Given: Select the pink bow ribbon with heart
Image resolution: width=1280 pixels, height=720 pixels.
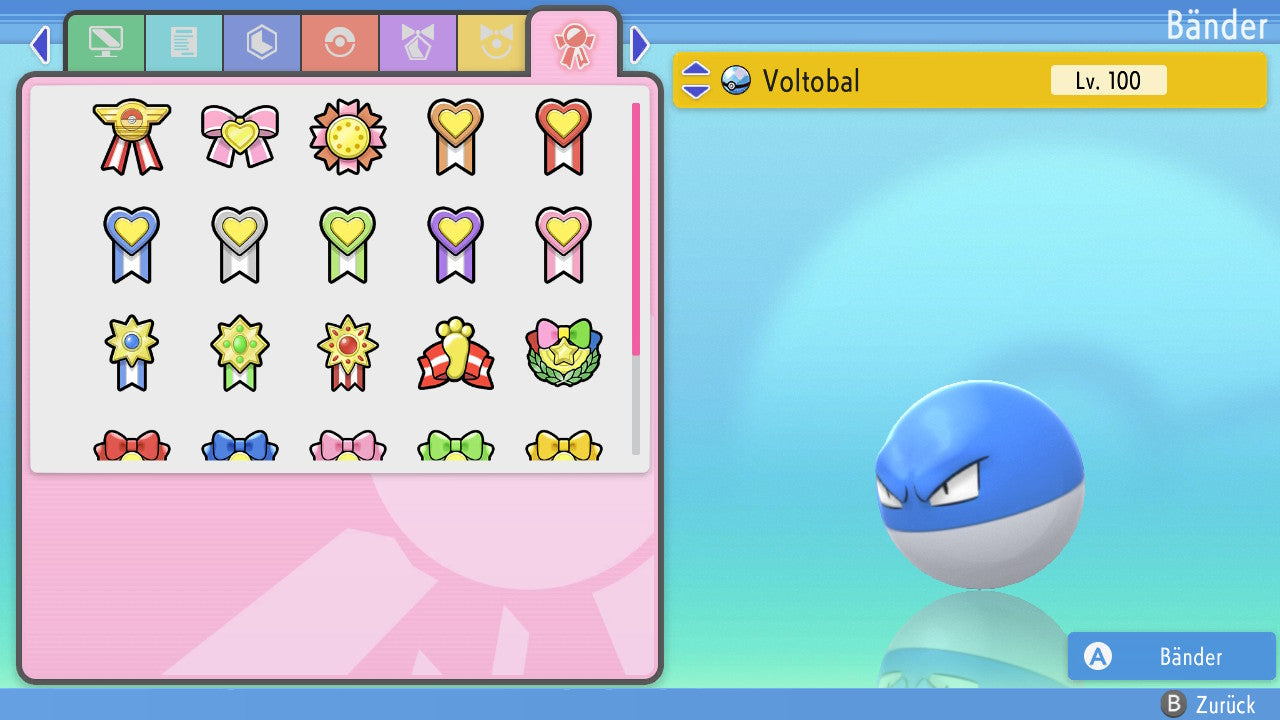Looking at the screenshot, I should point(239,136).
